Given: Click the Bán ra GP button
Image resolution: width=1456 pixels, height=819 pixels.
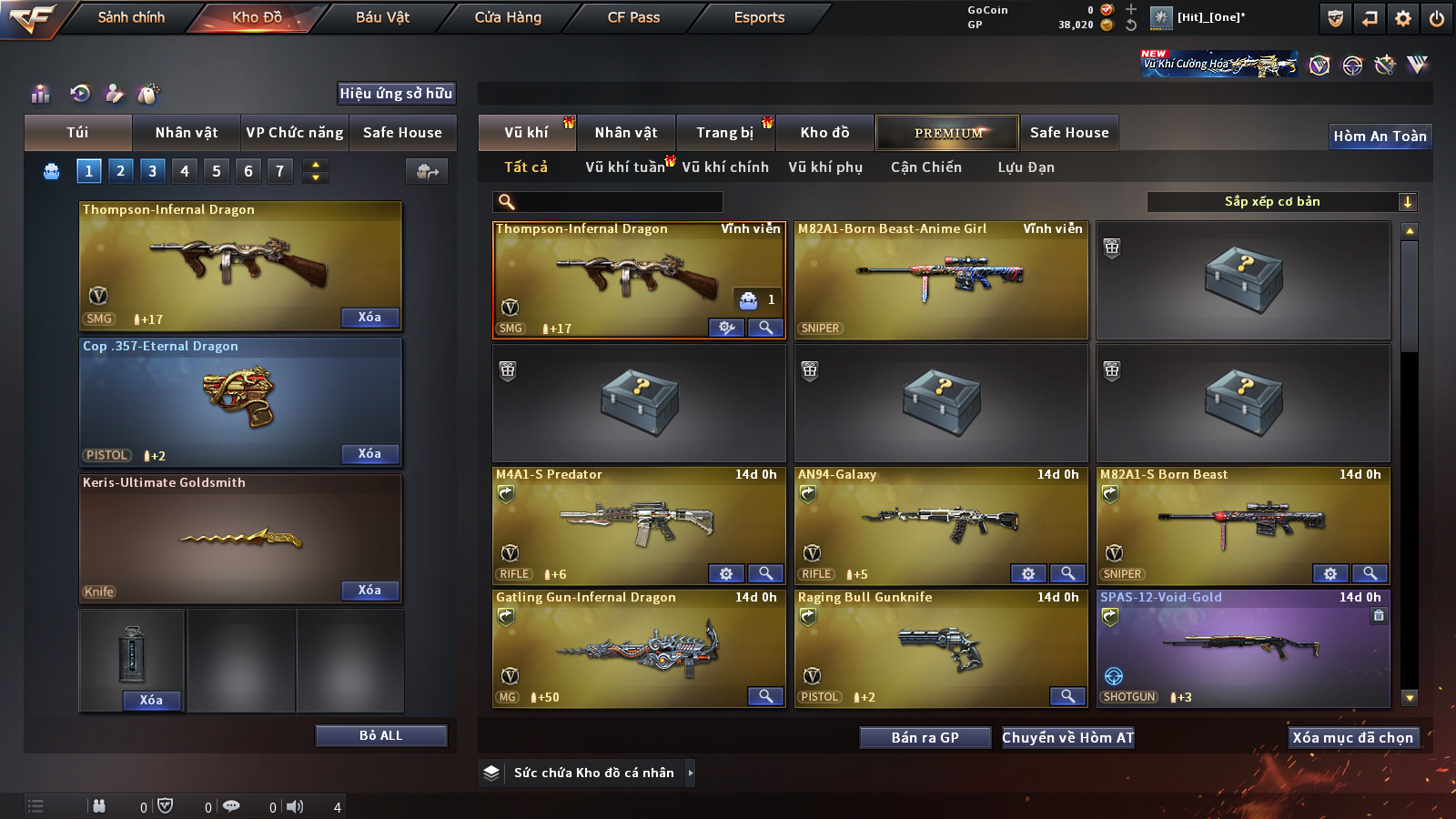Looking at the screenshot, I should pyautogui.click(x=925, y=737).
